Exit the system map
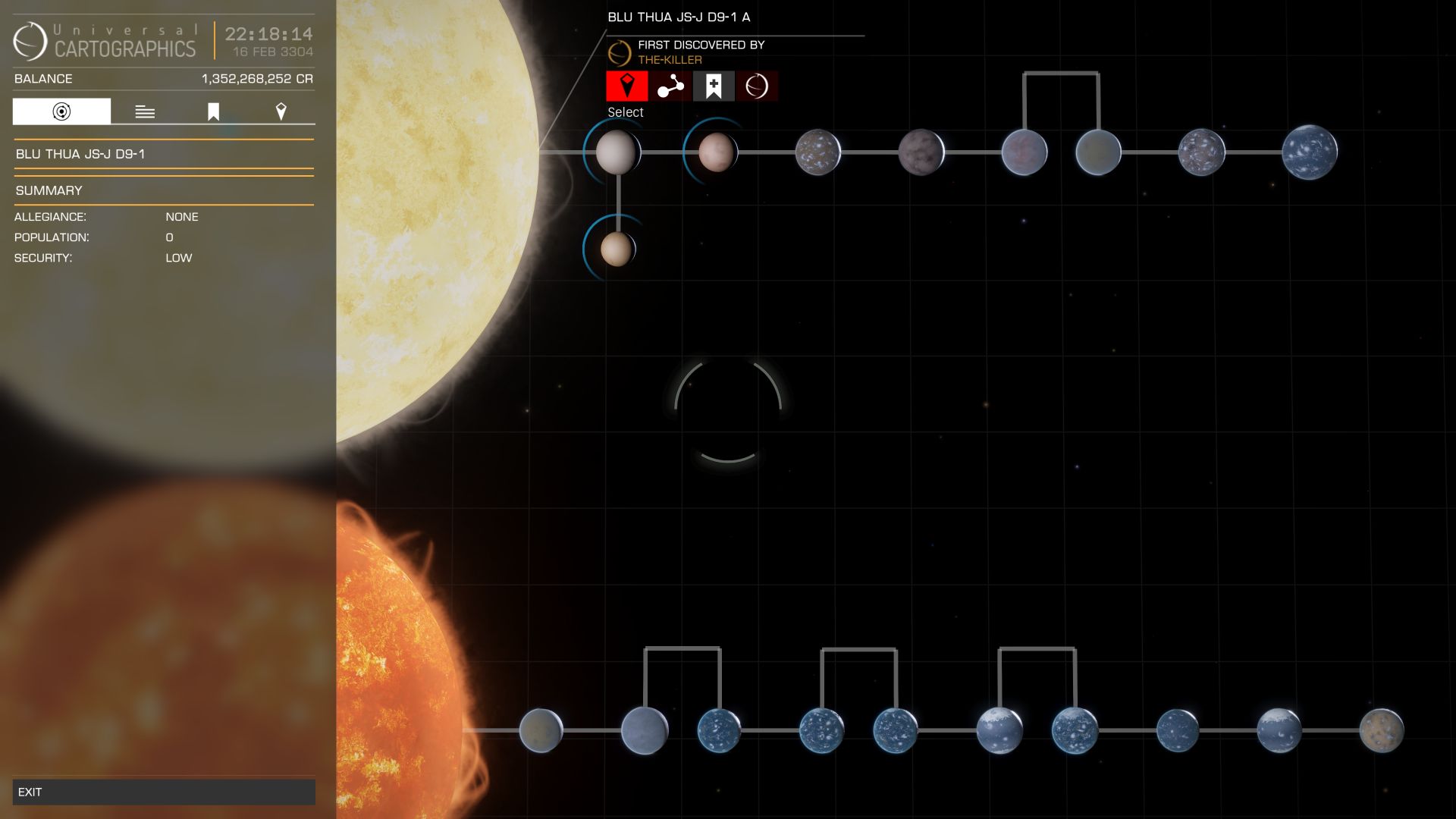 [163, 792]
